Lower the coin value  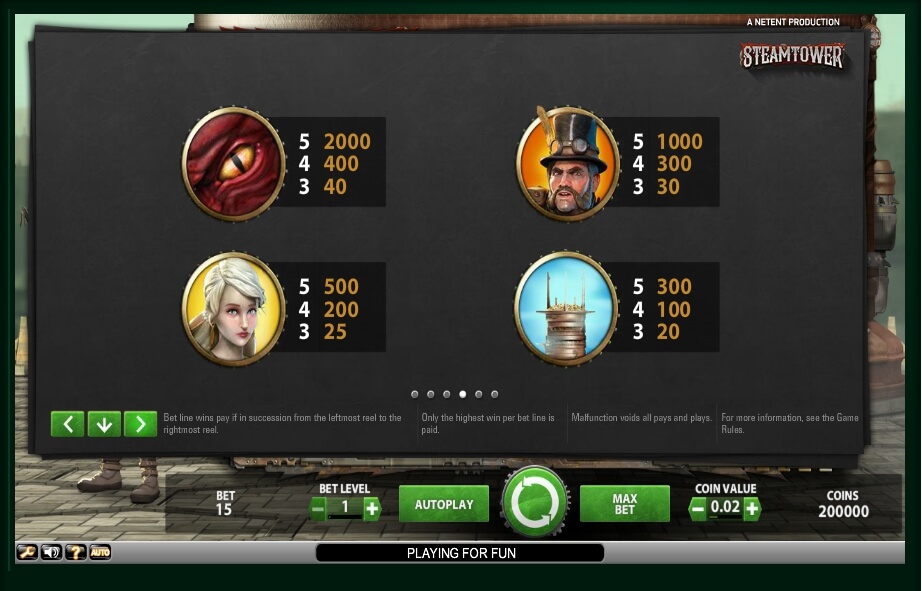pyautogui.click(x=698, y=508)
